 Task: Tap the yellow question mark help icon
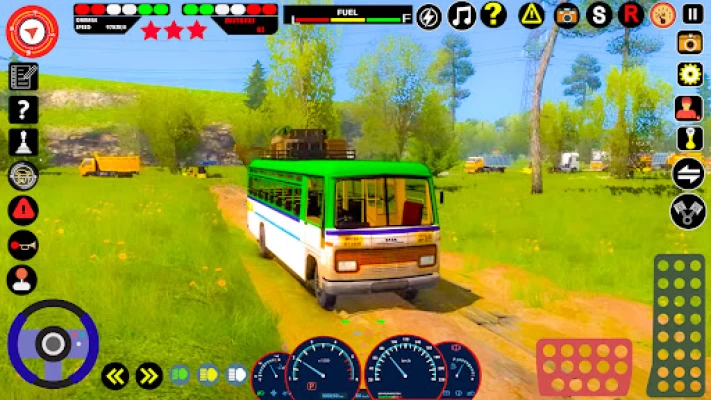[493, 15]
